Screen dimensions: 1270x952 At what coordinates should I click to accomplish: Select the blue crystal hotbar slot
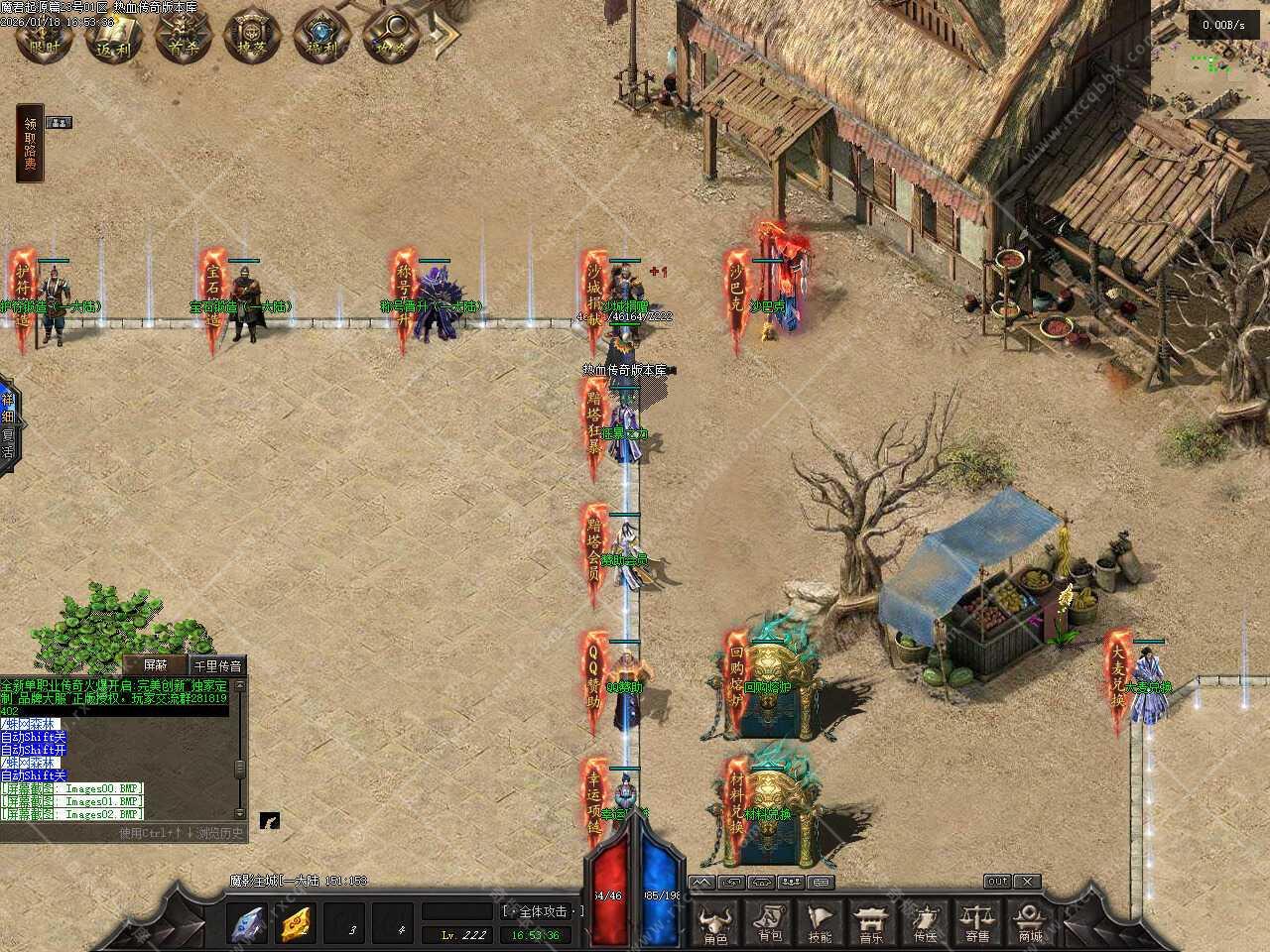tap(247, 924)
